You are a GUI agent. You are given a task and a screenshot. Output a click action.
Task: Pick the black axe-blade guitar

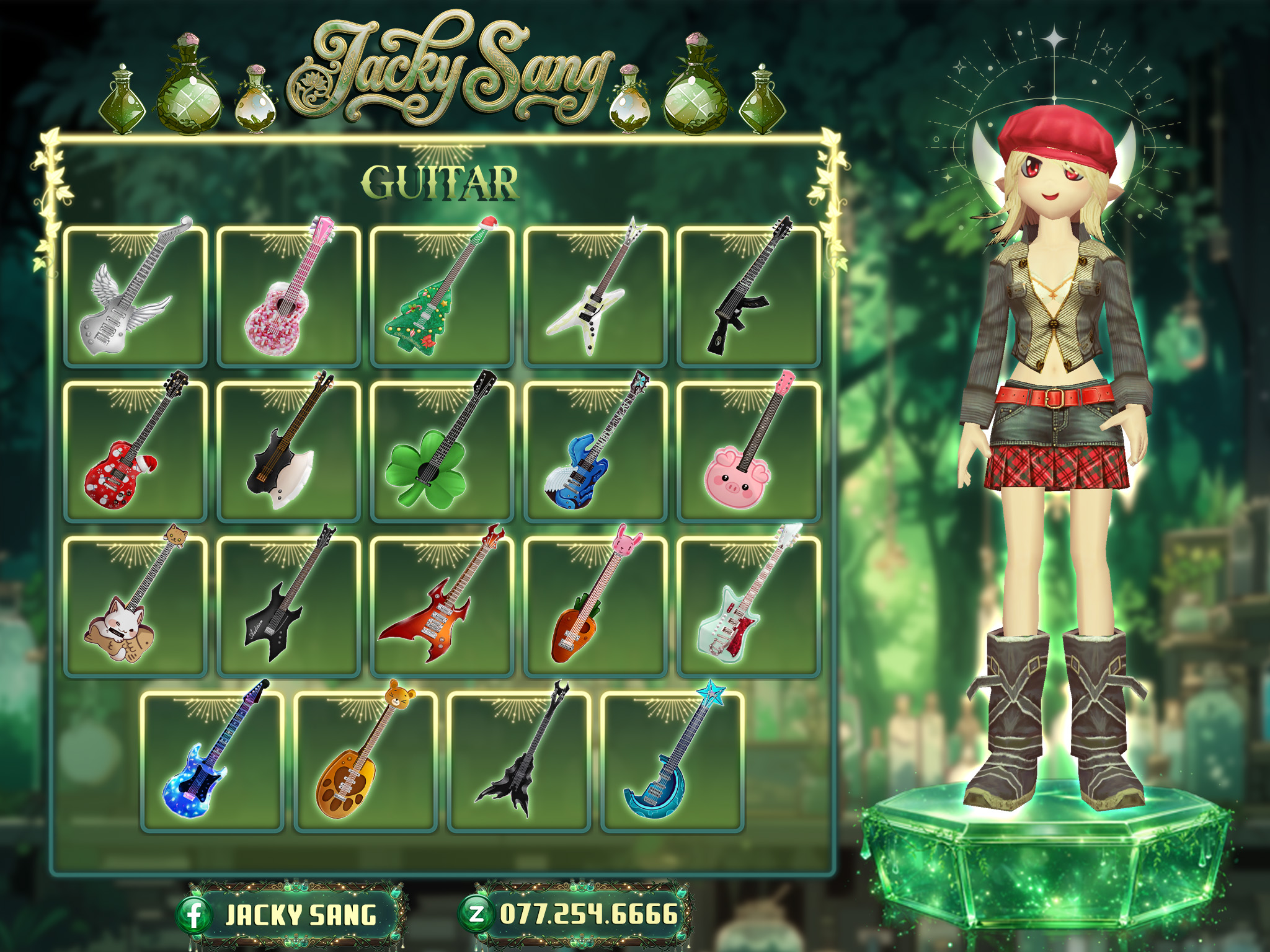289,451
